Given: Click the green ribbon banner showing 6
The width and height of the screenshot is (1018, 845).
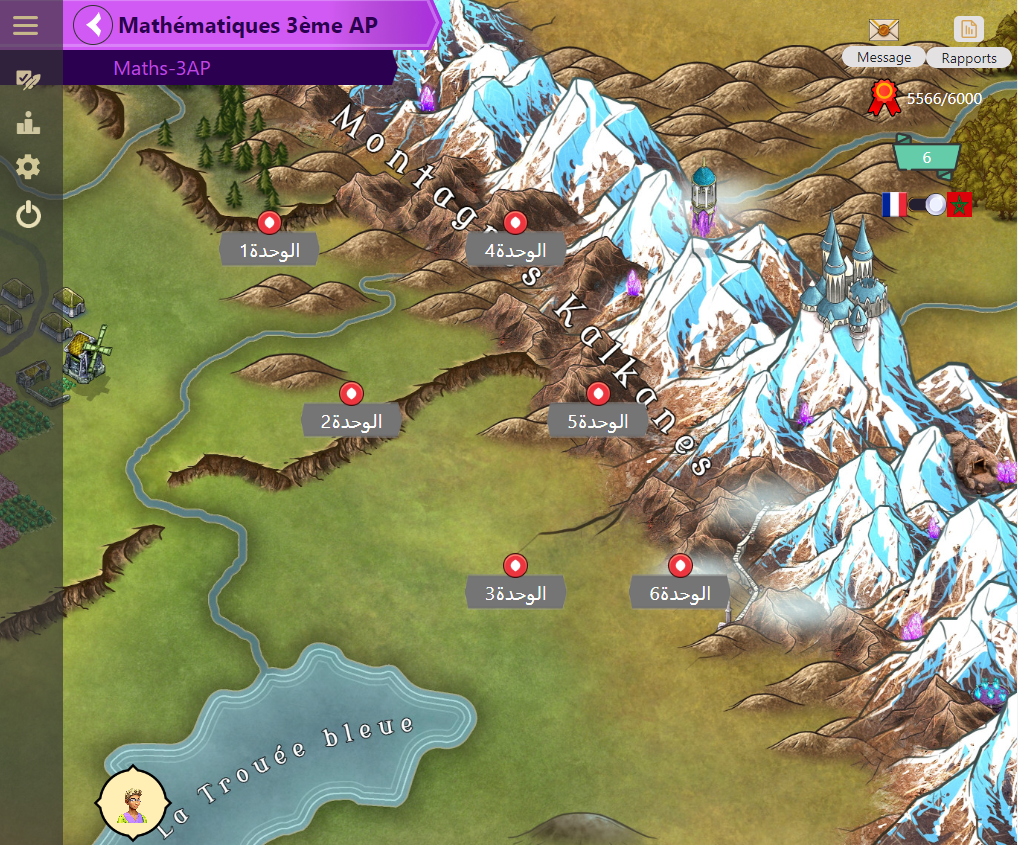Looking at the screenshot, I should point(927,158).
